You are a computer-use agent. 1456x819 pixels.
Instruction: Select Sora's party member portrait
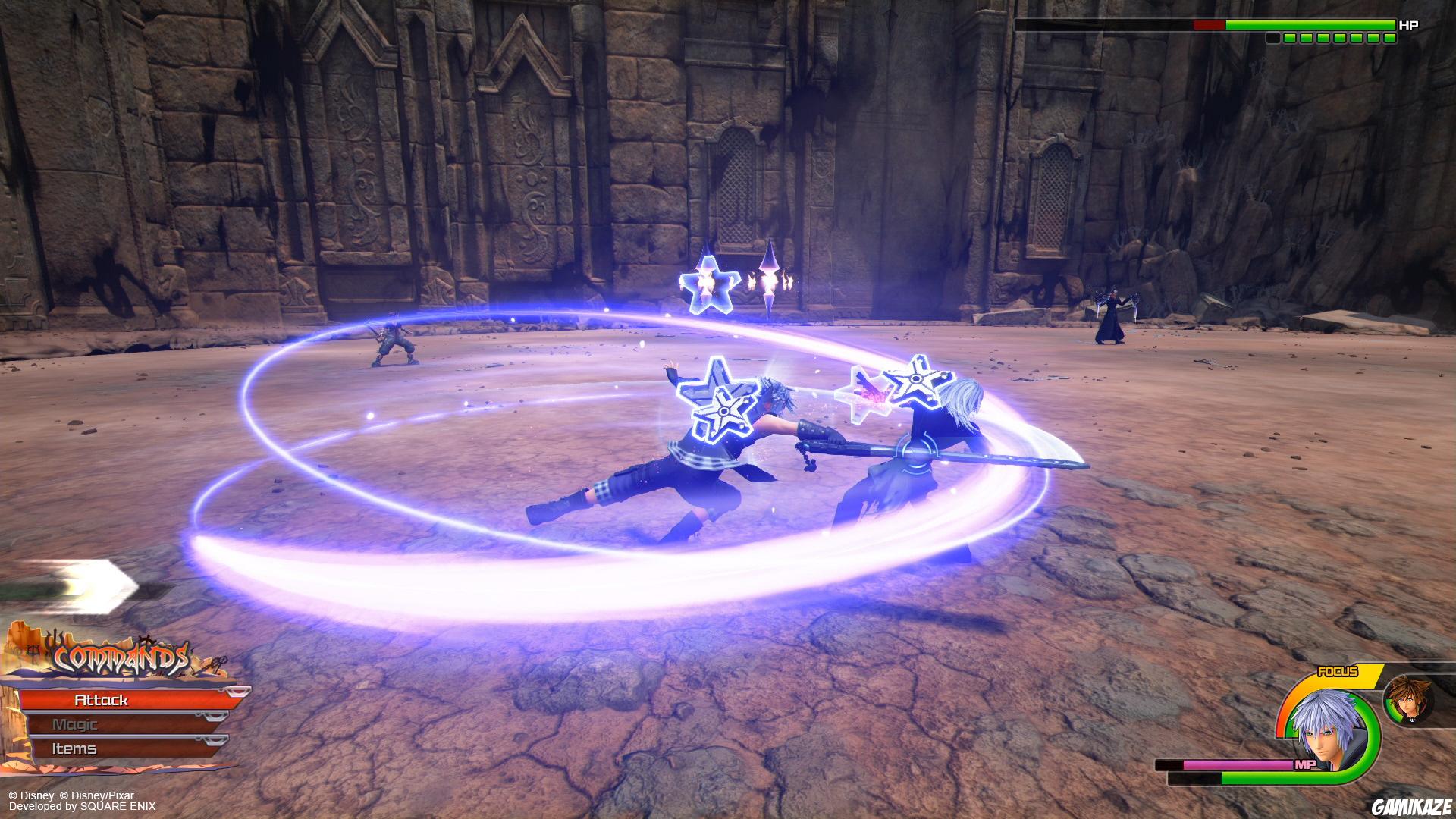click(x=1409, y=701)
